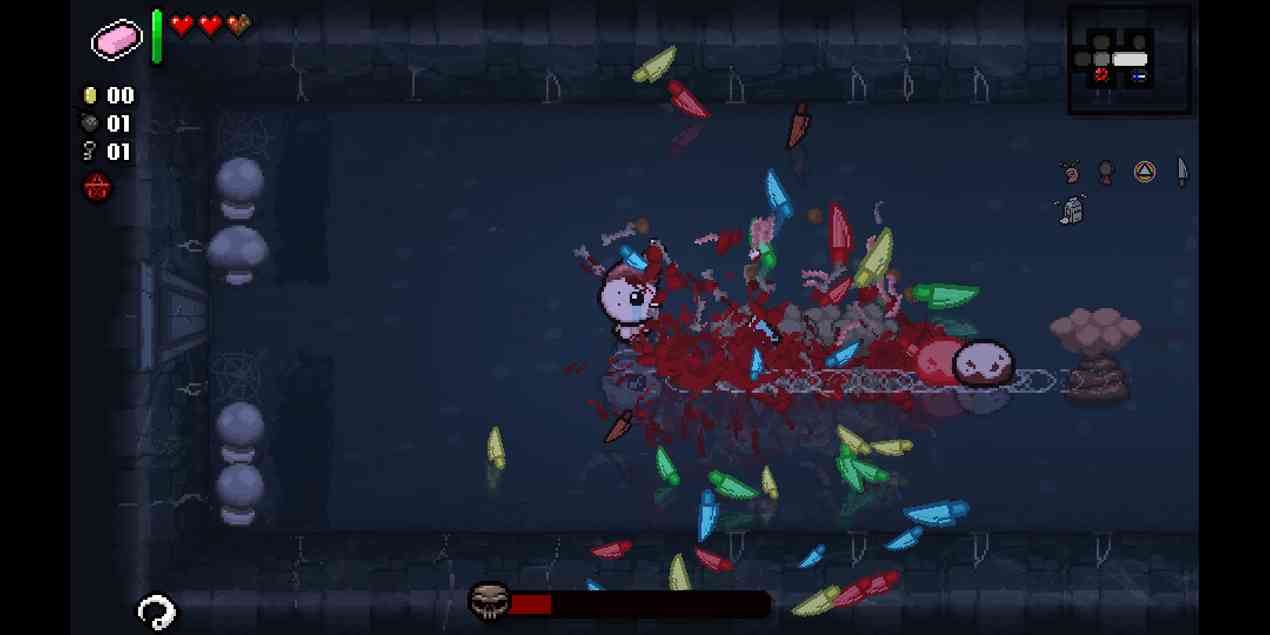Select the milk carton item icon

[1071, 210]
